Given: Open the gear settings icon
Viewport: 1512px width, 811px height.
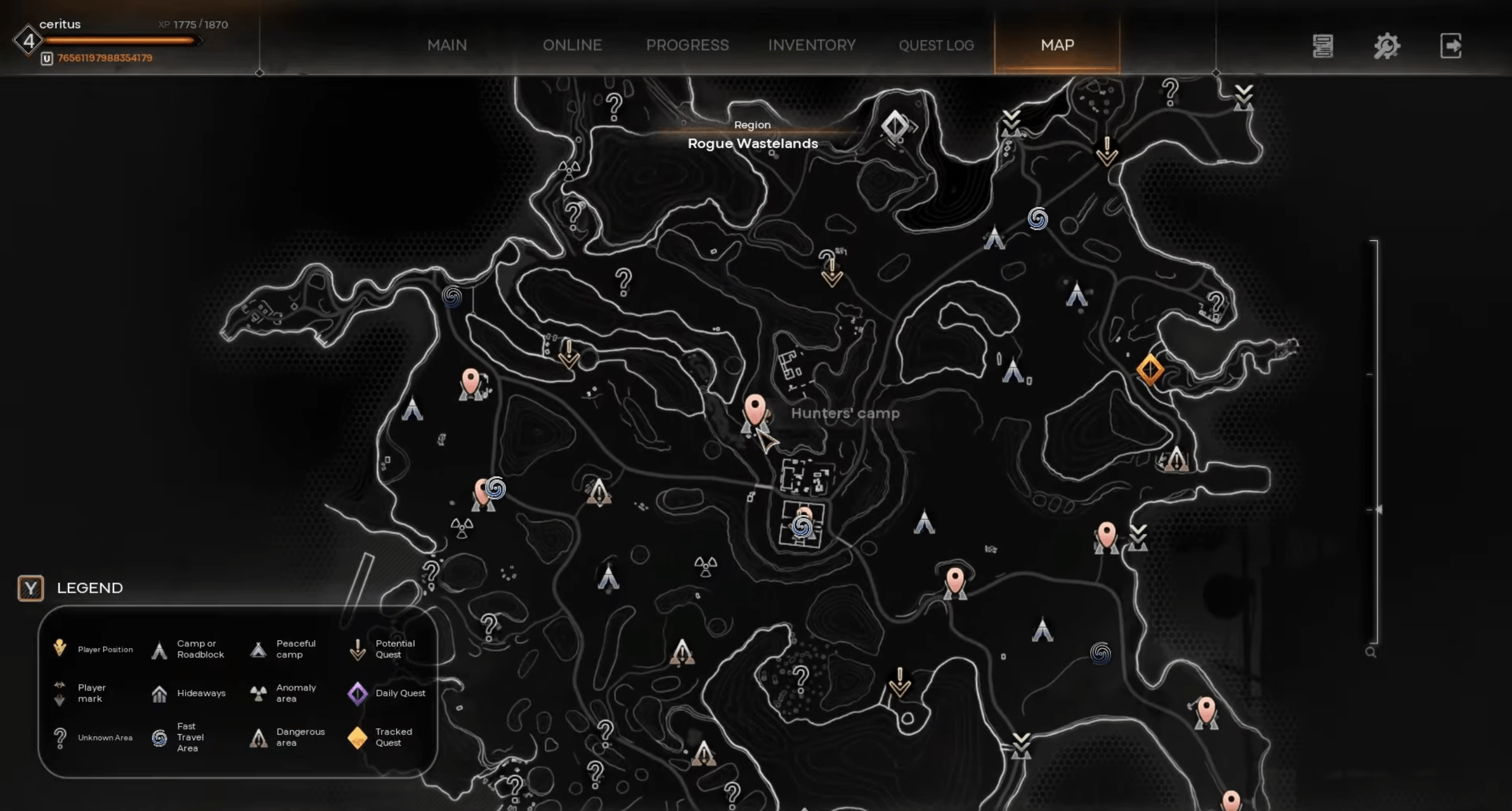Looking at the screenshot, I should [1386, 46].
